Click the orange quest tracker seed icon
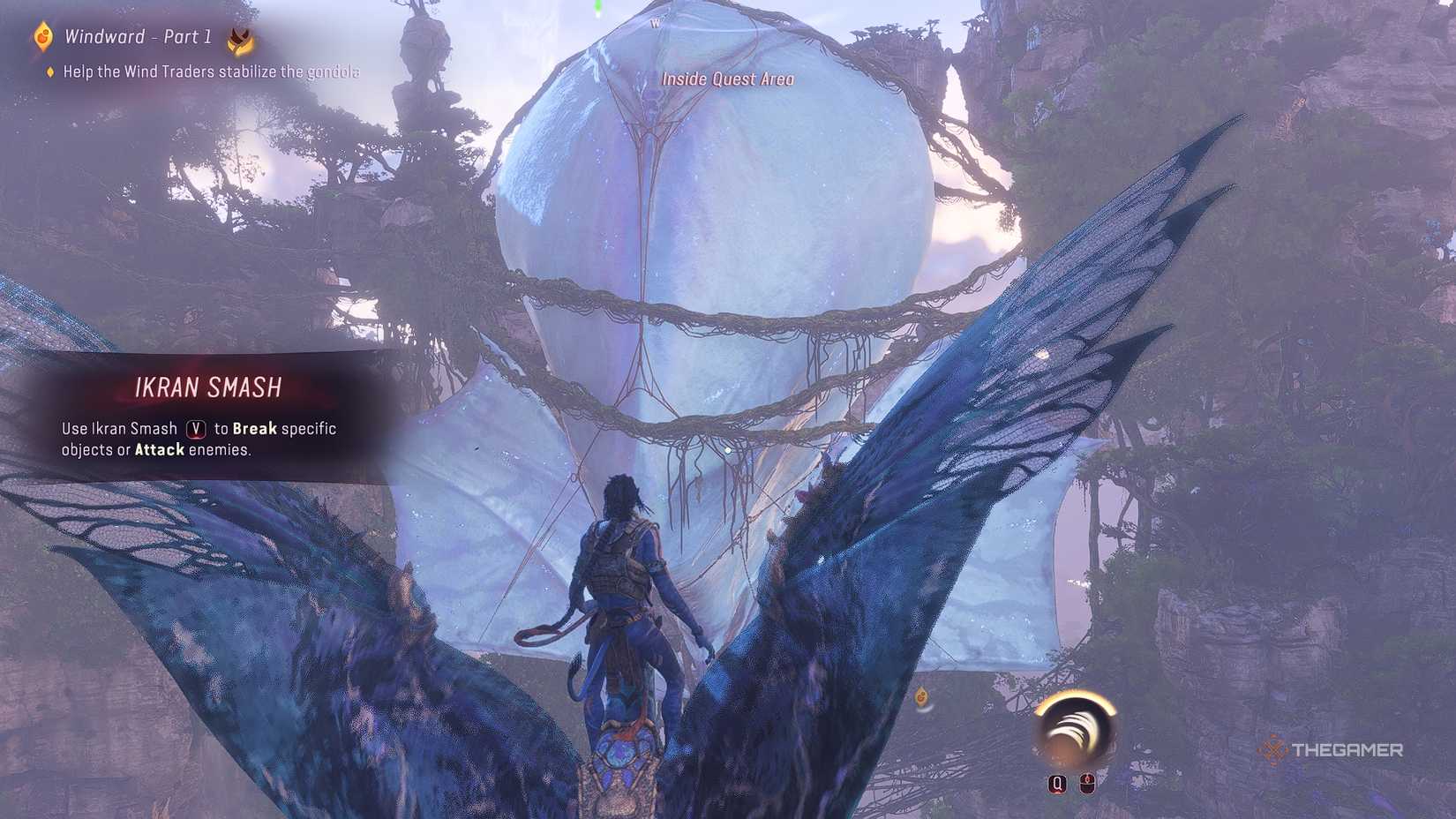 (x=43, y=37)
